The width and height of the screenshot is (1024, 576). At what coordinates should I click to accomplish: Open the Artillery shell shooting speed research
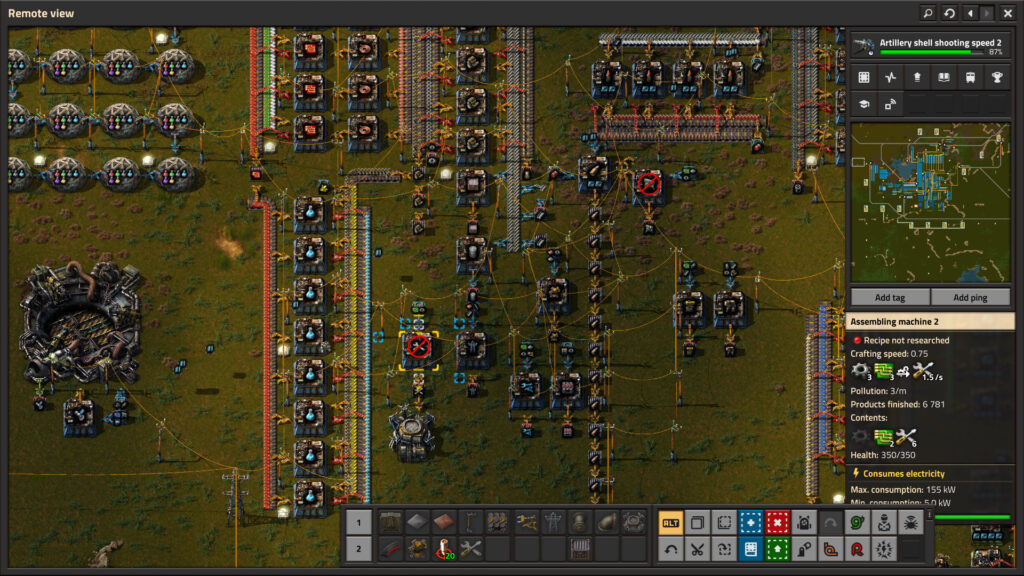tap(931, 46)
